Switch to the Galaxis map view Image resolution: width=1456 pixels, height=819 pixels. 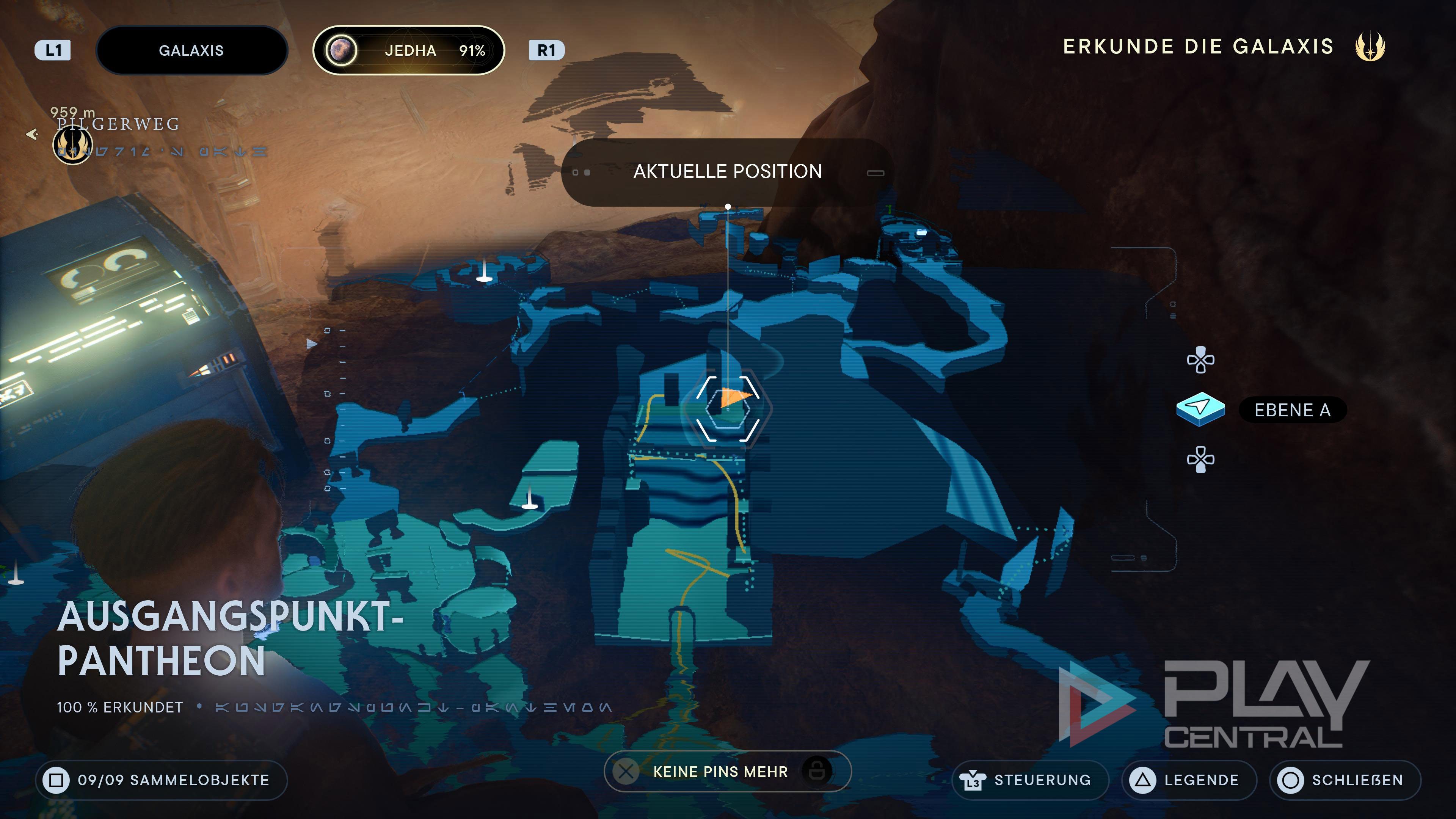(x=191, y=50)
